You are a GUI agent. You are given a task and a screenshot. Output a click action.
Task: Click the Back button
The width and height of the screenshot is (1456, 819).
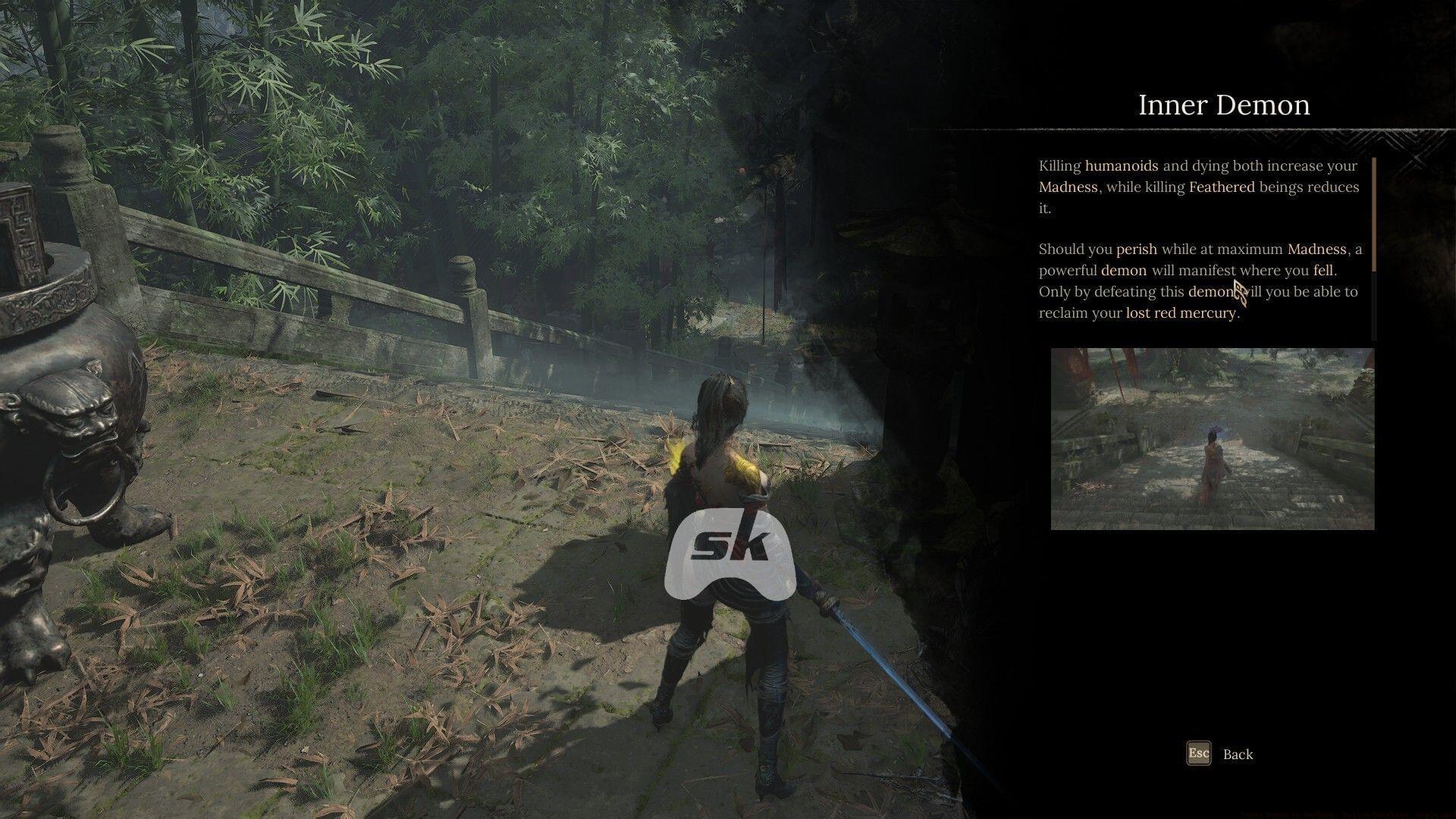(x=1239, y=754)
